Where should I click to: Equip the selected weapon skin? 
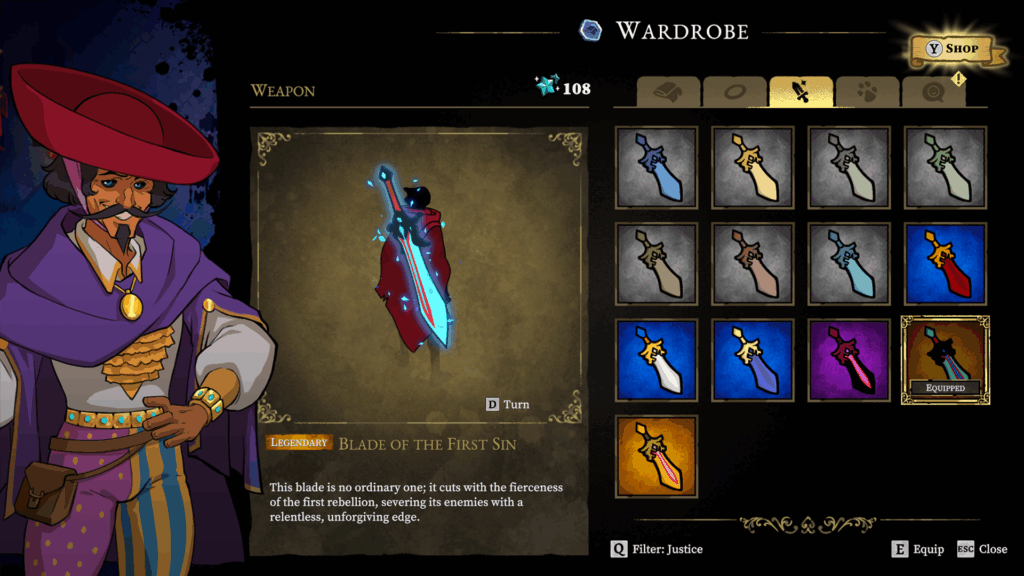[x=918, y=549]
